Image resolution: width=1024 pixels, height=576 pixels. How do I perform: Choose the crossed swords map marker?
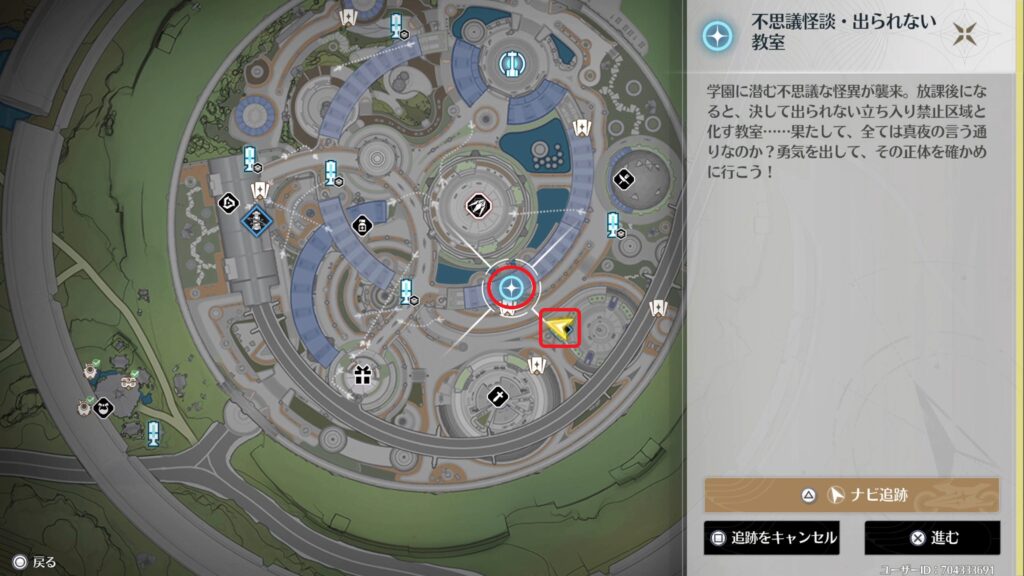[625, 181]
